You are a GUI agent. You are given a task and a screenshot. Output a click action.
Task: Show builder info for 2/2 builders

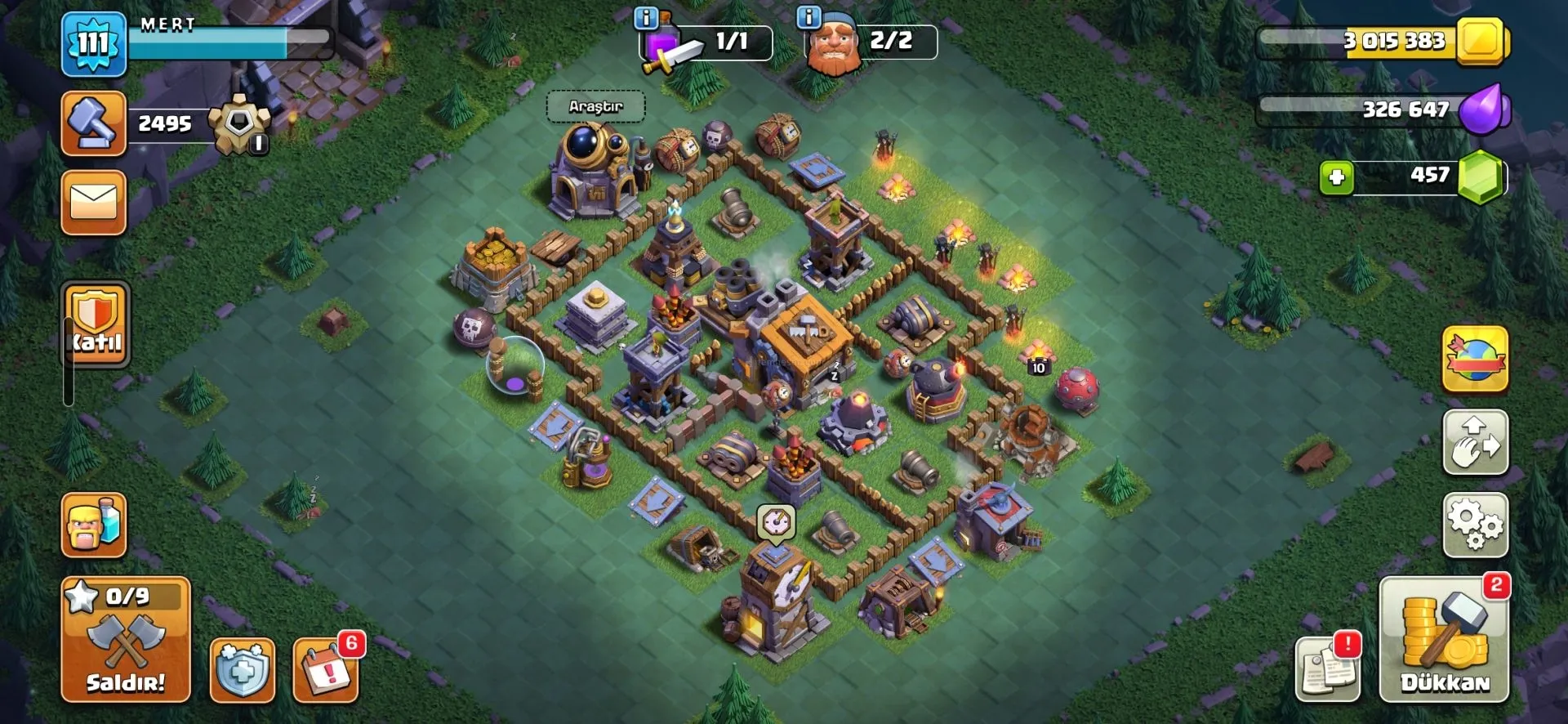[808, 17]
